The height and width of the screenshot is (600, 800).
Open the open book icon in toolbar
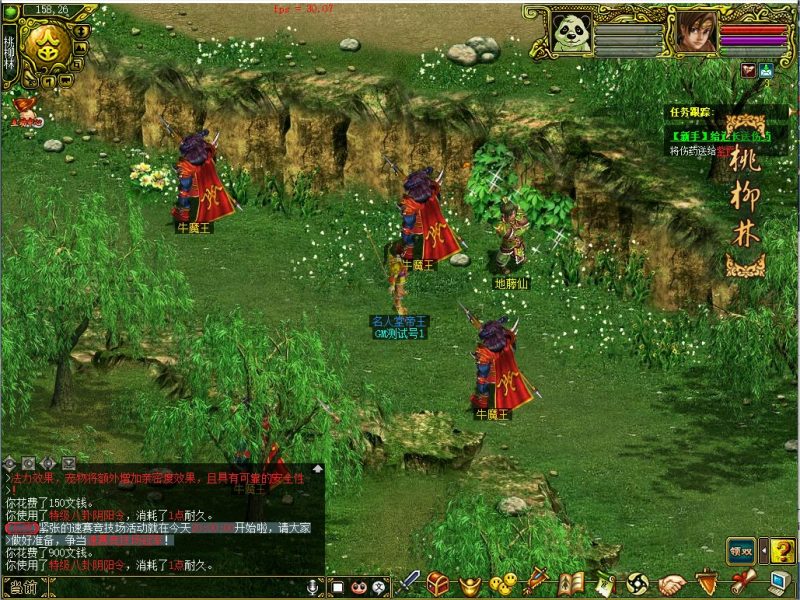[x=571, y=583]
